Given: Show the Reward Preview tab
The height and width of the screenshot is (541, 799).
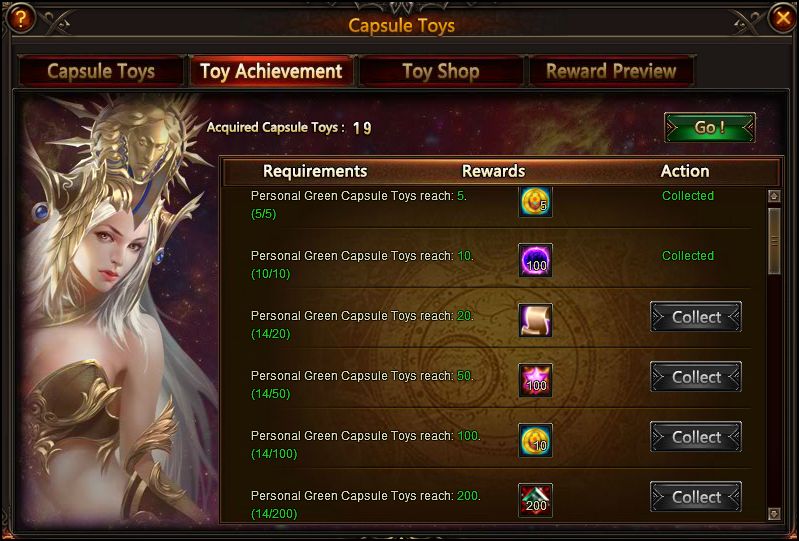Looking at the screenshot, I should click(x=611, y=71).
